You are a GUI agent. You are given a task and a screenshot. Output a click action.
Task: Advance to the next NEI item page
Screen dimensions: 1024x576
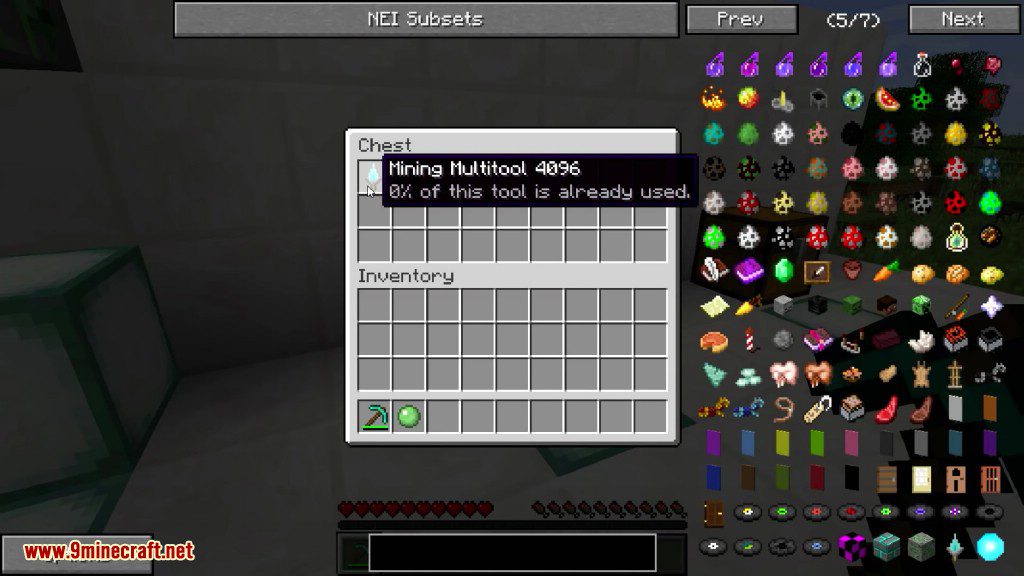click(963, 19)
